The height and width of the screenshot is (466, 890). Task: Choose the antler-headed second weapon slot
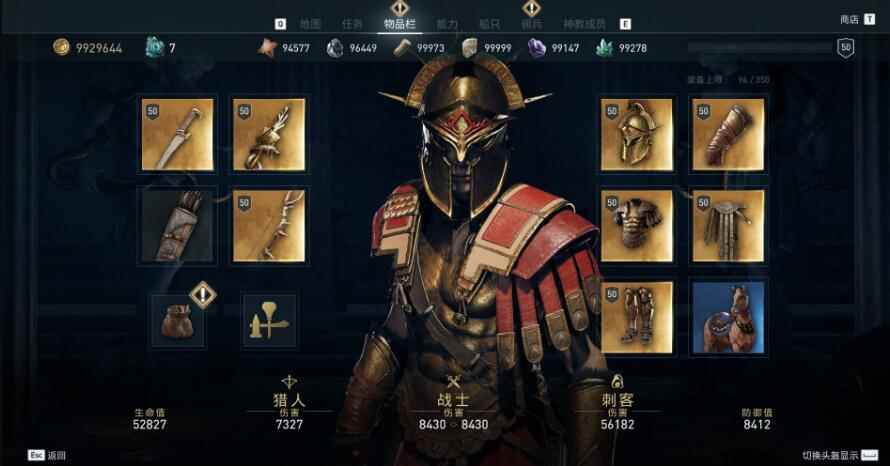click(x=269, y=134)
